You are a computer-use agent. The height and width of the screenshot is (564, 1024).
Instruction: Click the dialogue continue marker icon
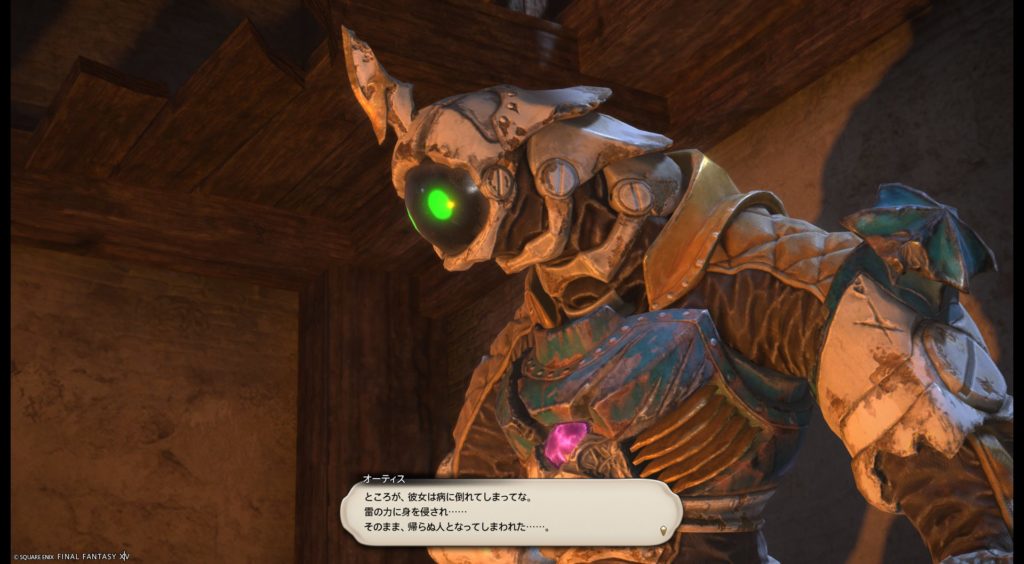pos(662,528)
